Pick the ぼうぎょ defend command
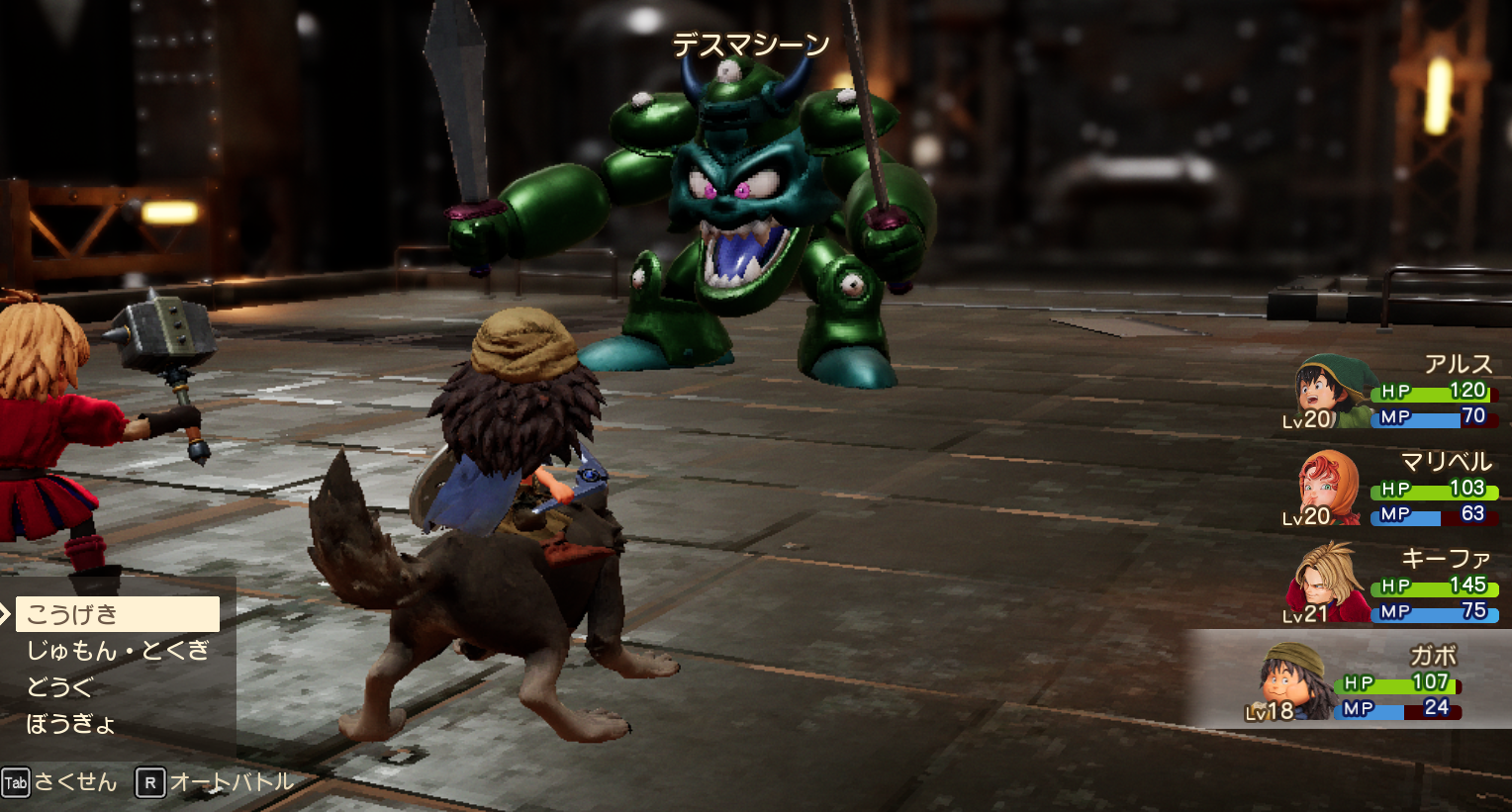 click(71, 724)
